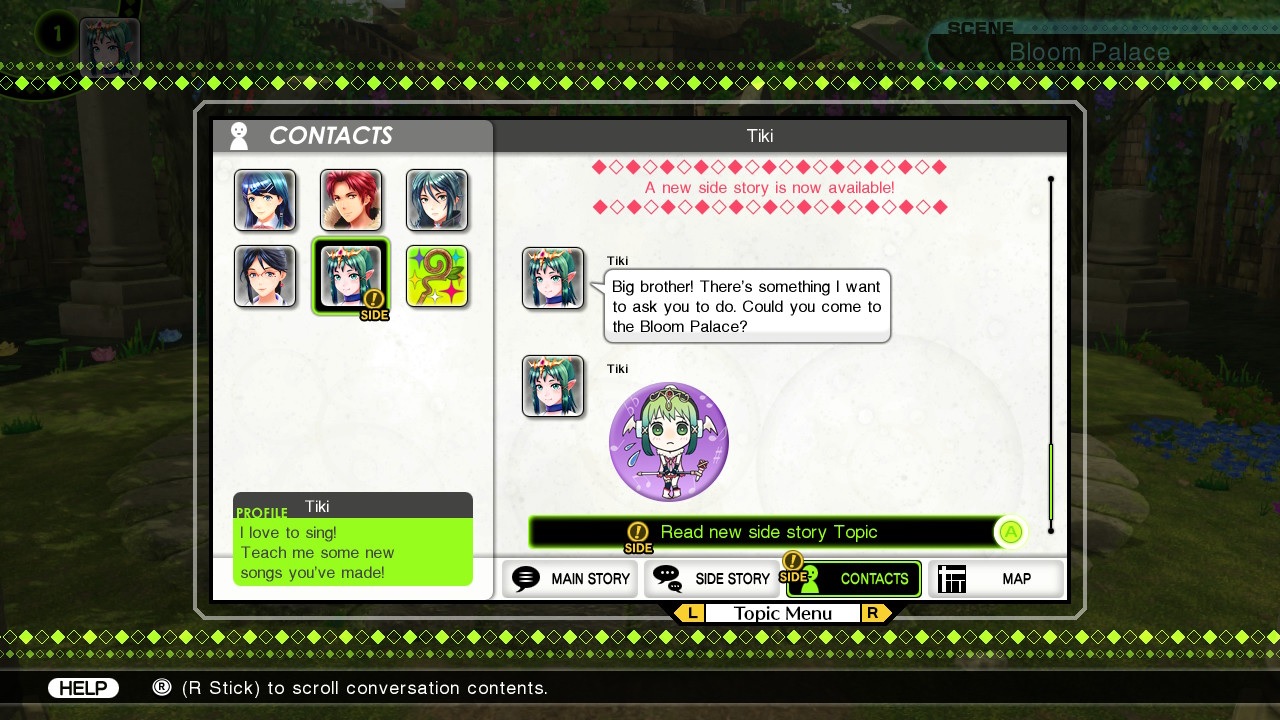Click the sparkly staff contact icon

[x=437, y=277]
